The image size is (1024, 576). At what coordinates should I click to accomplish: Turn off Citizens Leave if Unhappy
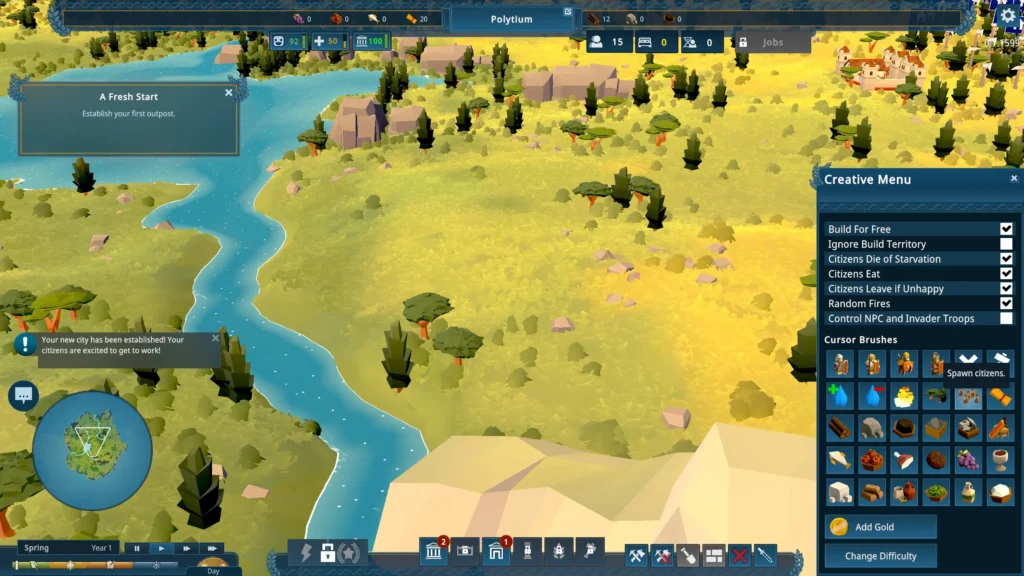pyautogui.click(x=1006, y=289)
